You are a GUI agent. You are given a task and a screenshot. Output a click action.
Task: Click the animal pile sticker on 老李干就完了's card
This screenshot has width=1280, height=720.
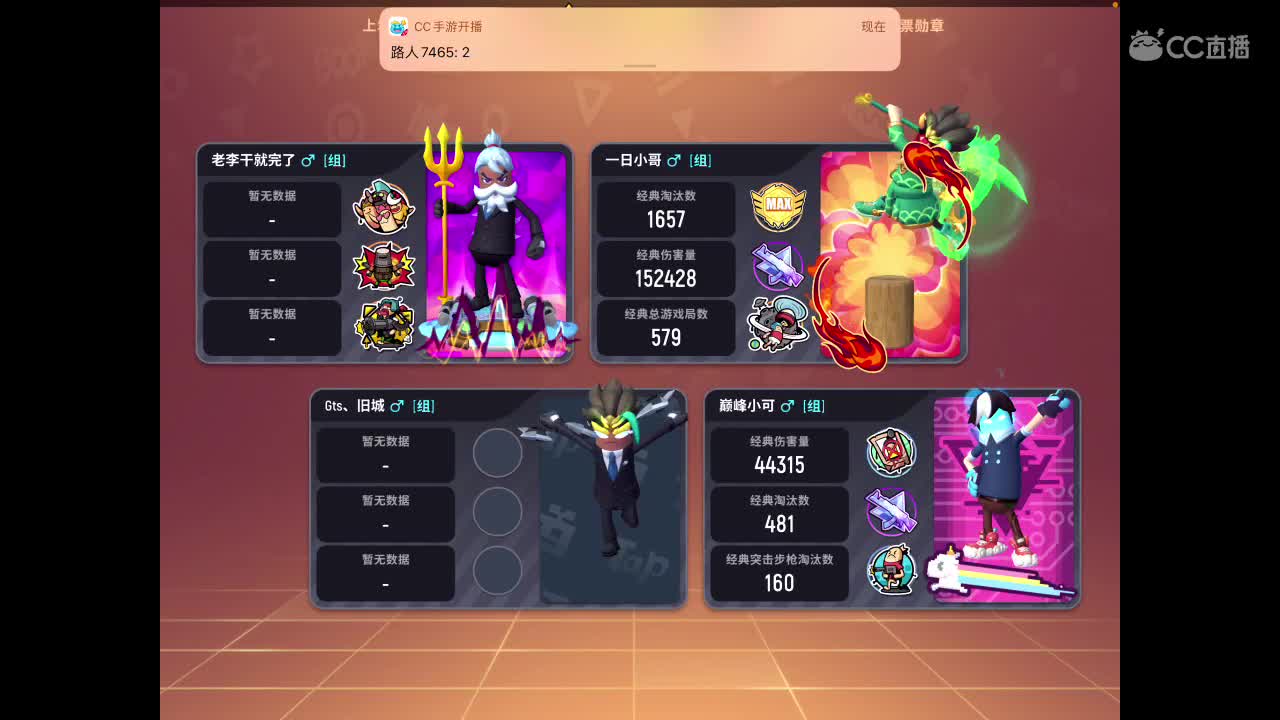pyautogui.click(x=385, y=209)
